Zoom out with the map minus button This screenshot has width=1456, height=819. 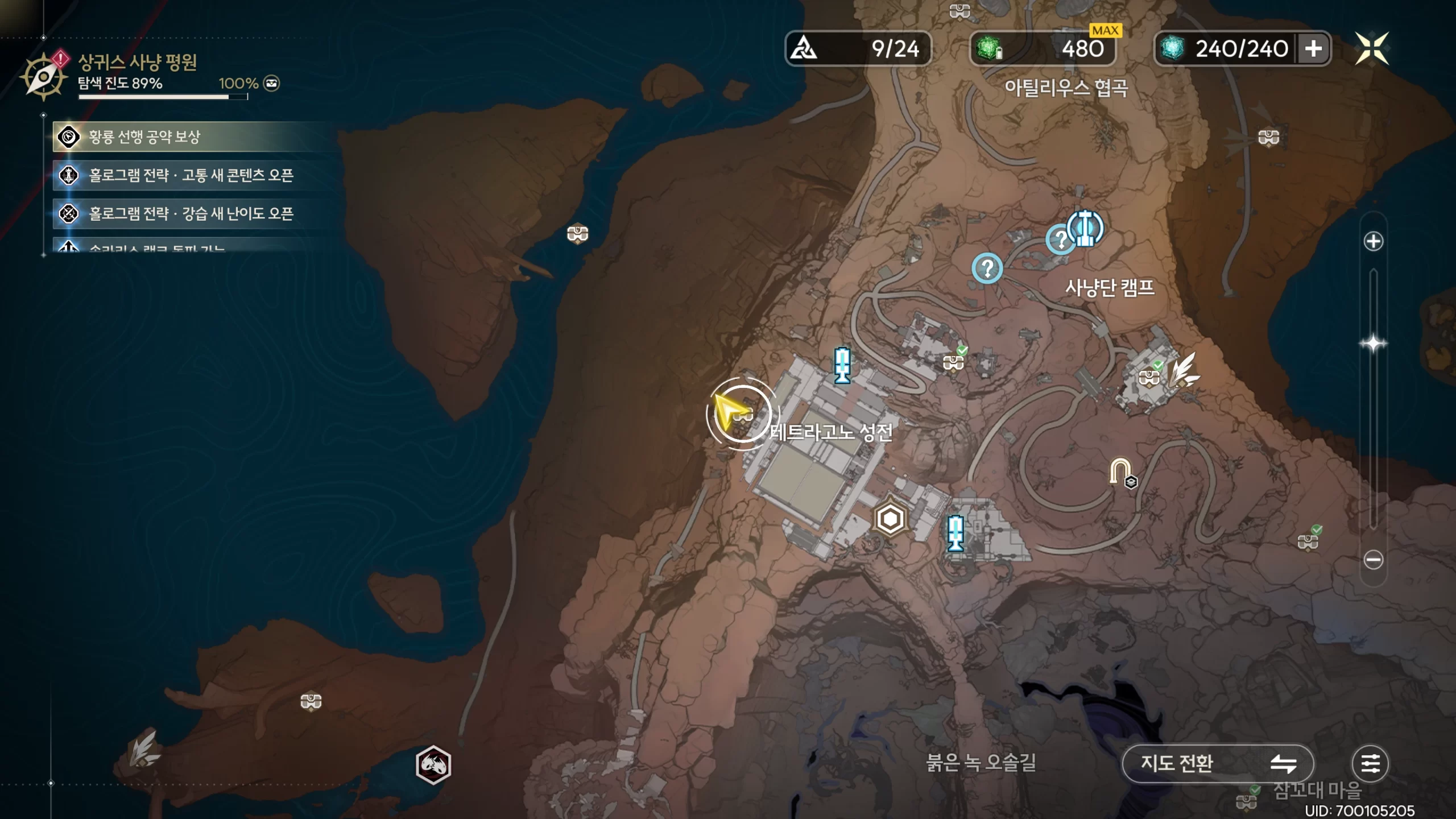click(x=1373, y=560)
